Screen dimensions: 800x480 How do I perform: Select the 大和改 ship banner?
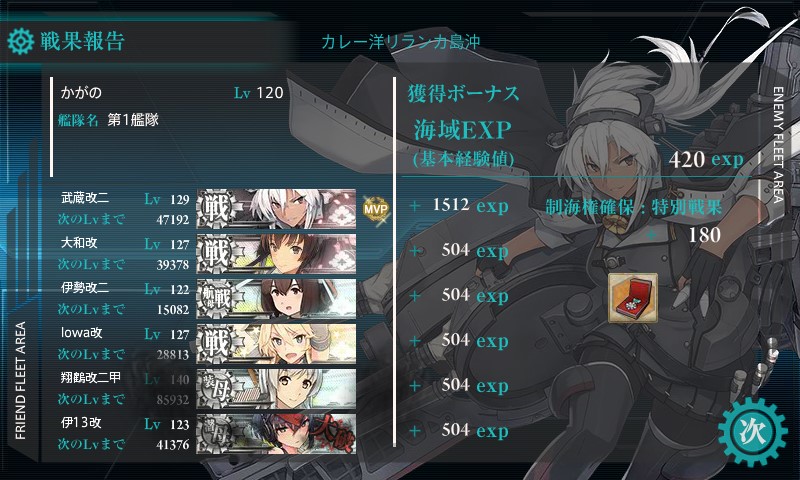277,252
